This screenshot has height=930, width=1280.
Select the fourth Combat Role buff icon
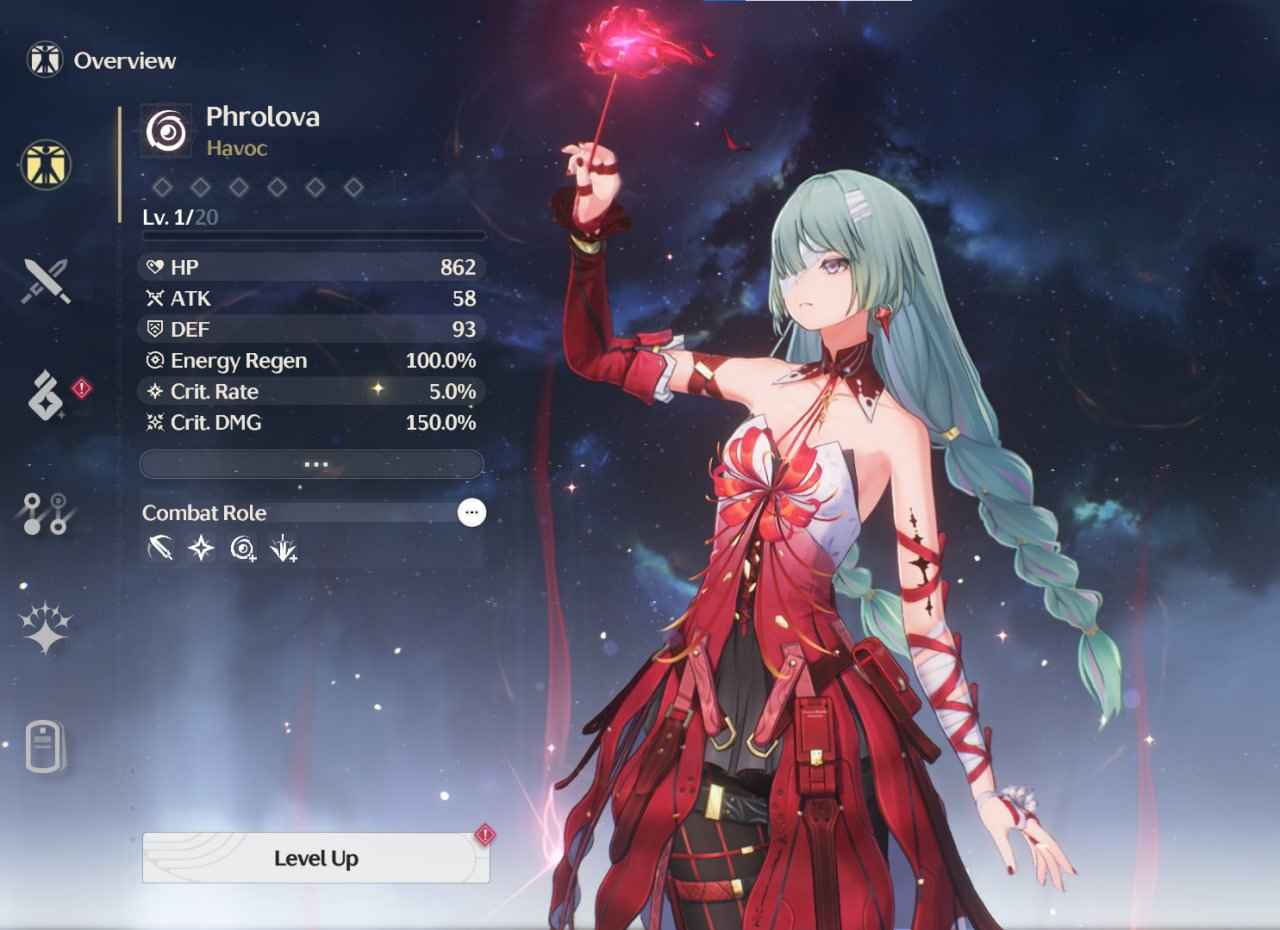tap(282, 548)
